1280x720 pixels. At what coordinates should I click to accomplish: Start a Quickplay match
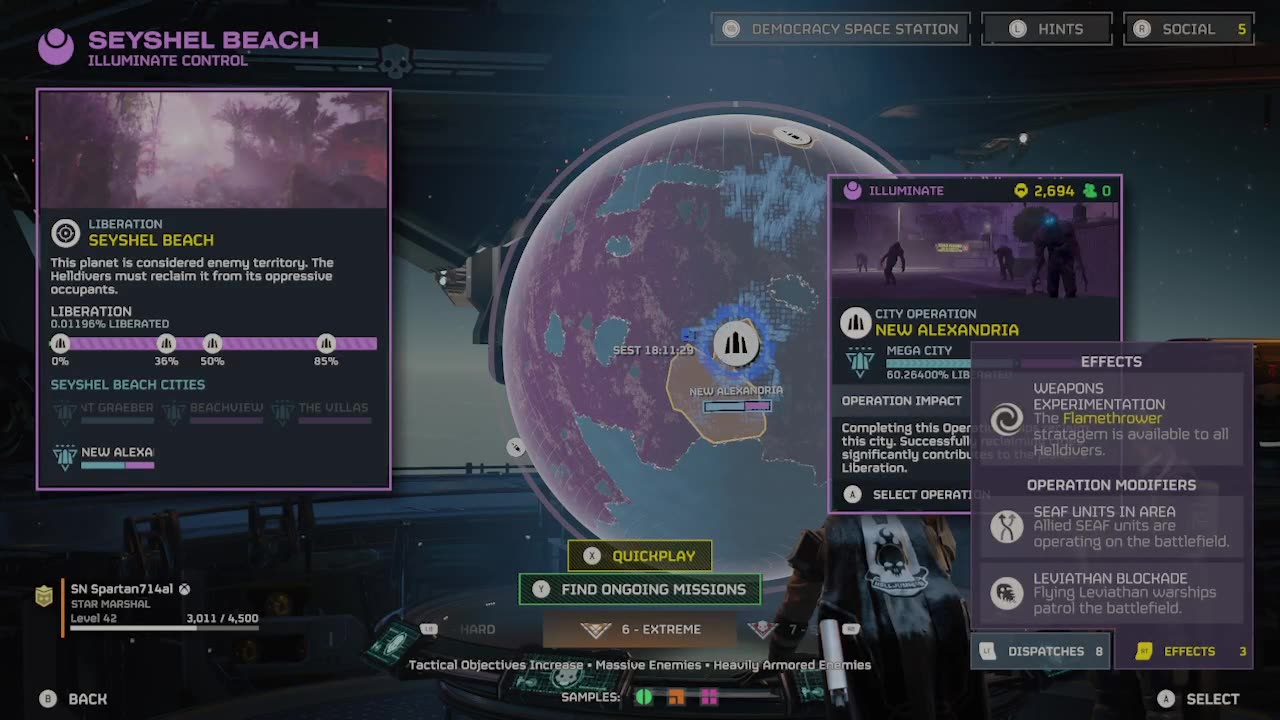point(640,556)
